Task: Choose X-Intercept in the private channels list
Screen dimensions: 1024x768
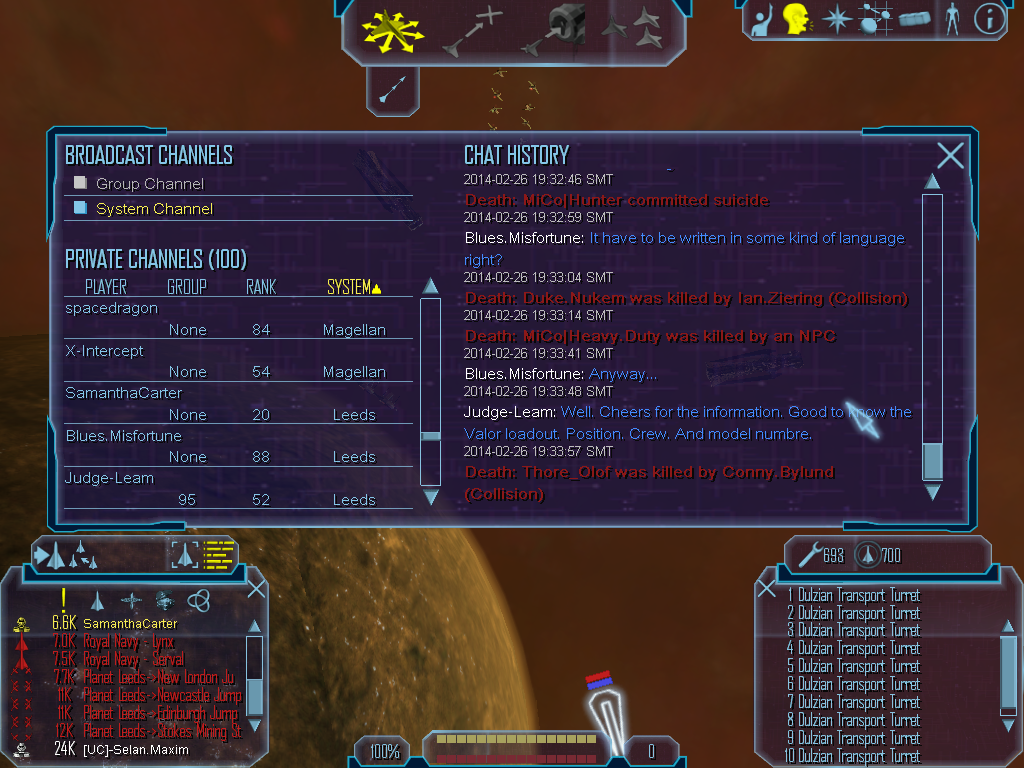Action: tap(105, 351)
